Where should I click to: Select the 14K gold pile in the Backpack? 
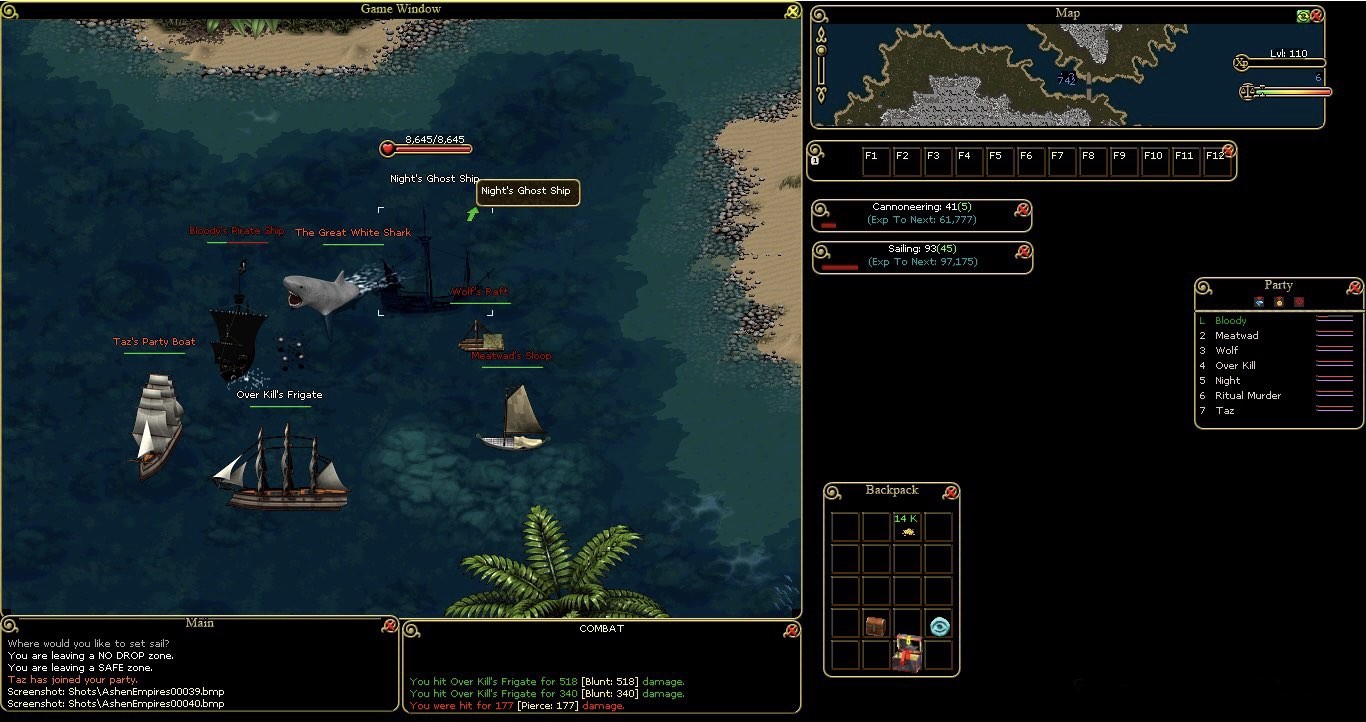point(906,528)
